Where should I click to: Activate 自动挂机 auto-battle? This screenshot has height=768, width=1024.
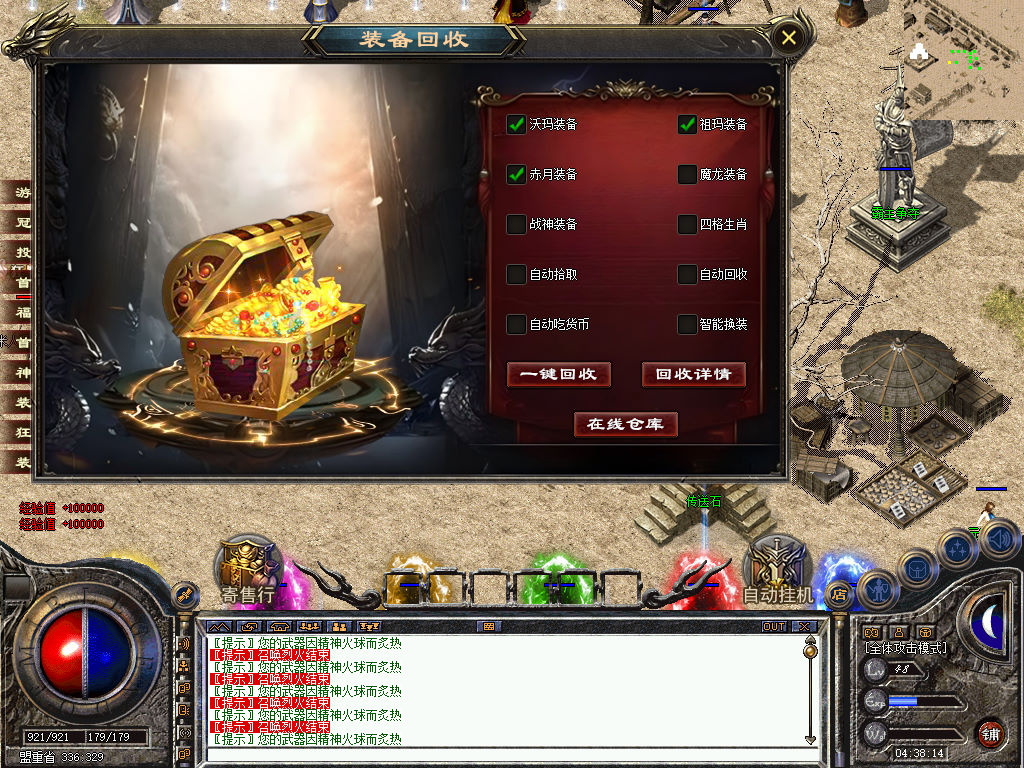(x=779, y=575)
